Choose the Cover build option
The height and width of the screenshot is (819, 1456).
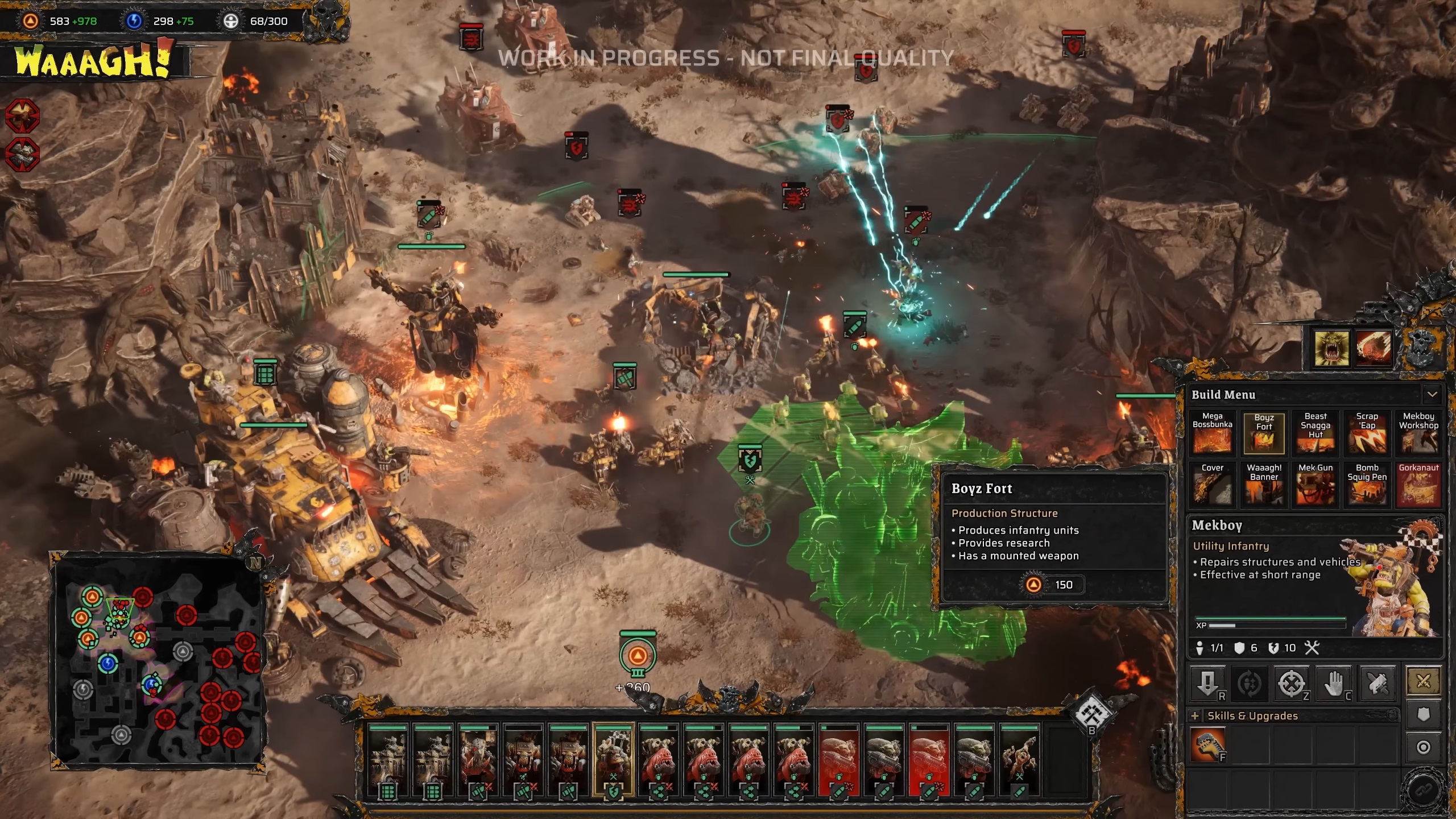1212,485
